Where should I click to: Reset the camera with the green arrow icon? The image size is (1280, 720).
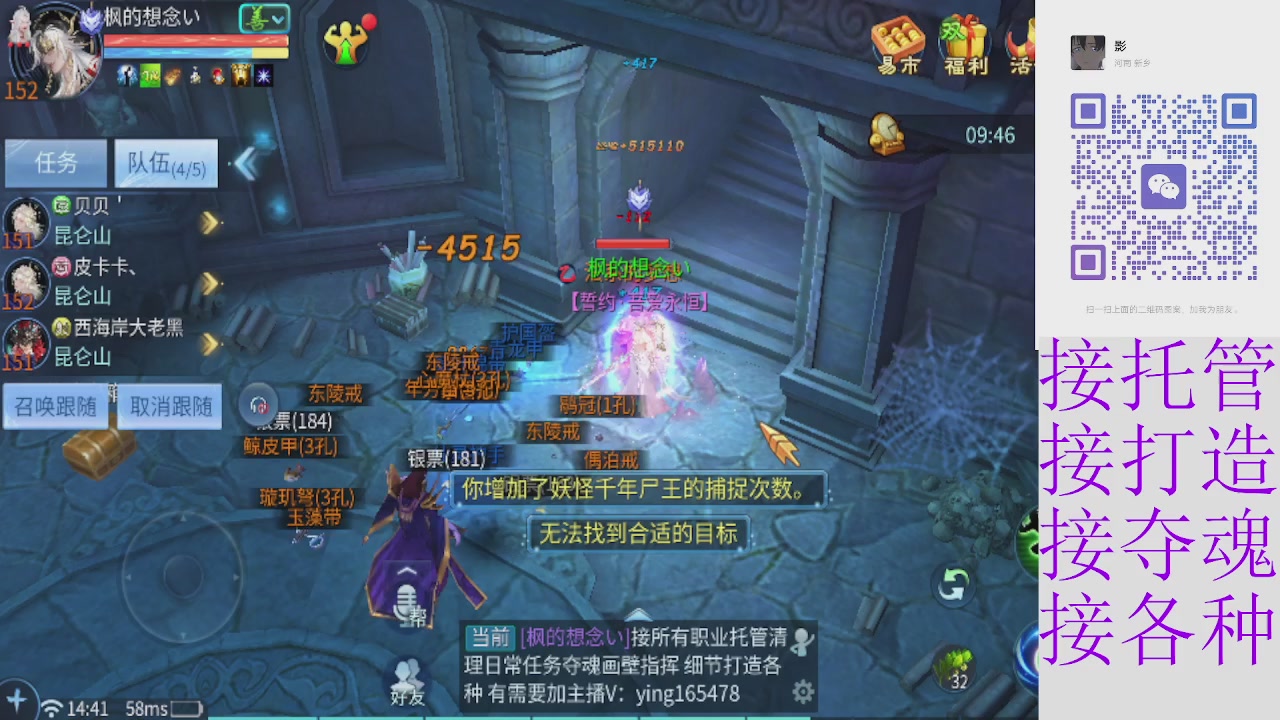click(x=951, y=585)
